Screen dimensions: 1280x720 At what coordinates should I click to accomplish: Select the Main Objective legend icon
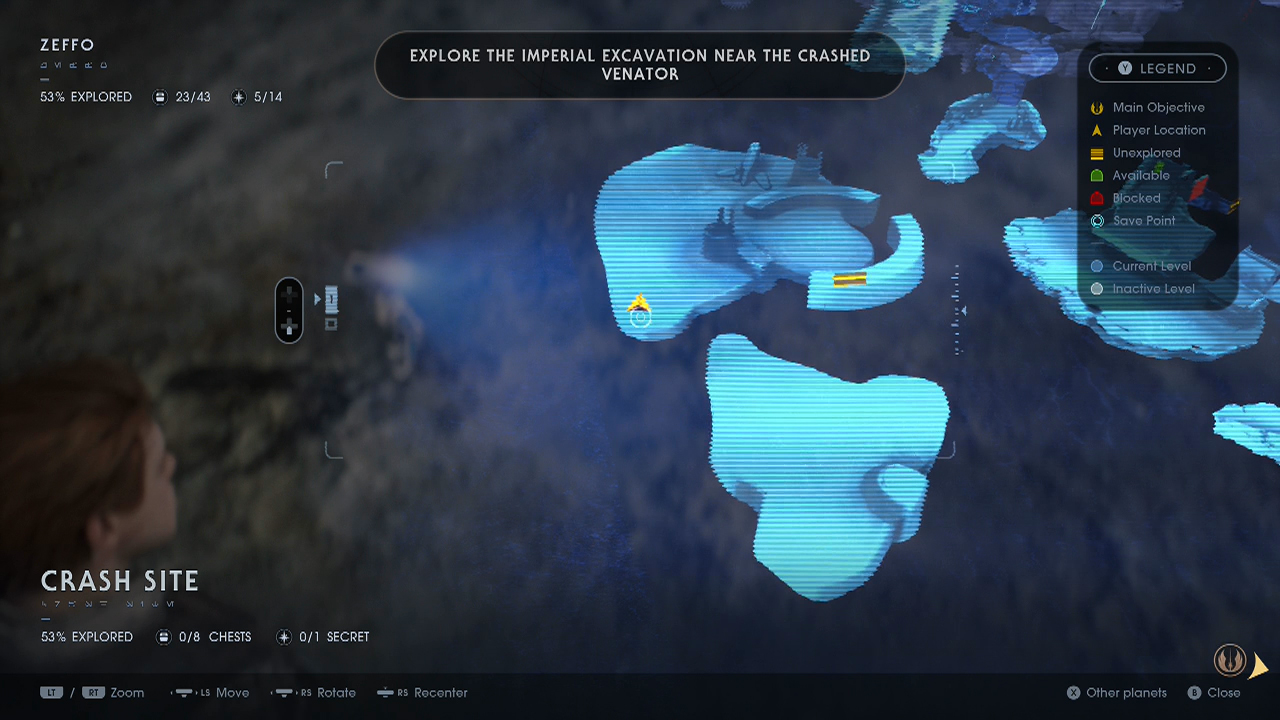click(1097, 107)
